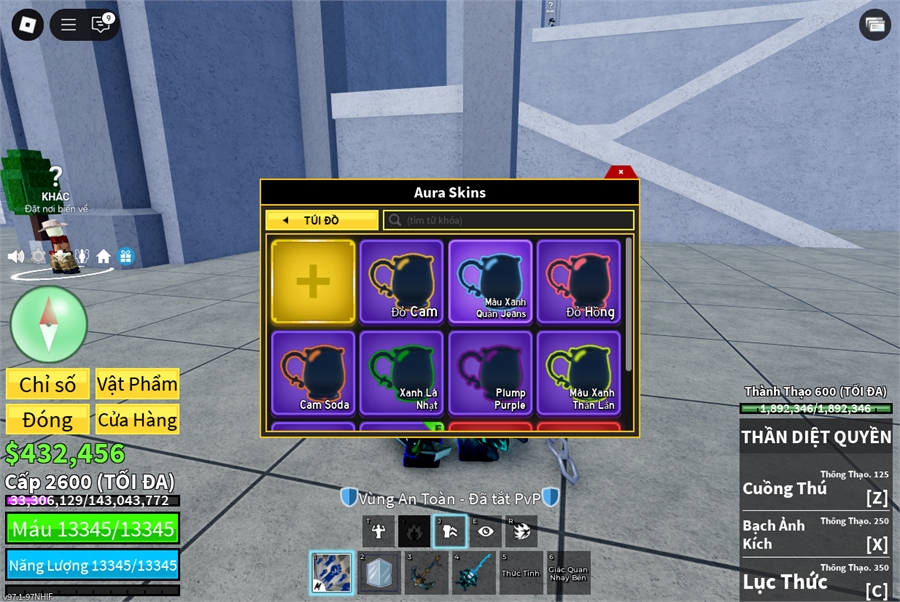
Task: Open the blue gift box icon
Action: [x=125, y=256]
